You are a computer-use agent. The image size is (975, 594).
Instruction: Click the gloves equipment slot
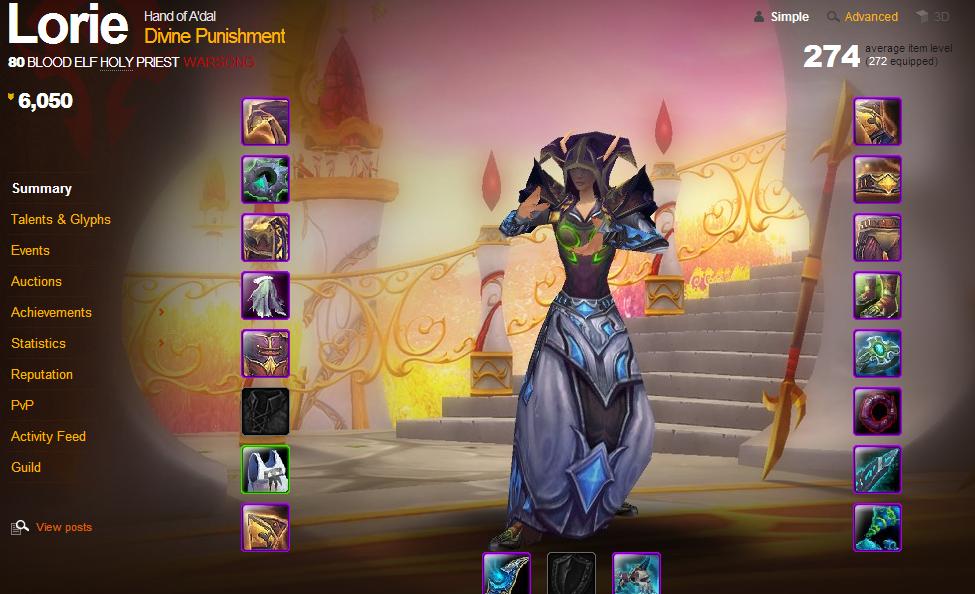tap(877, 122)
